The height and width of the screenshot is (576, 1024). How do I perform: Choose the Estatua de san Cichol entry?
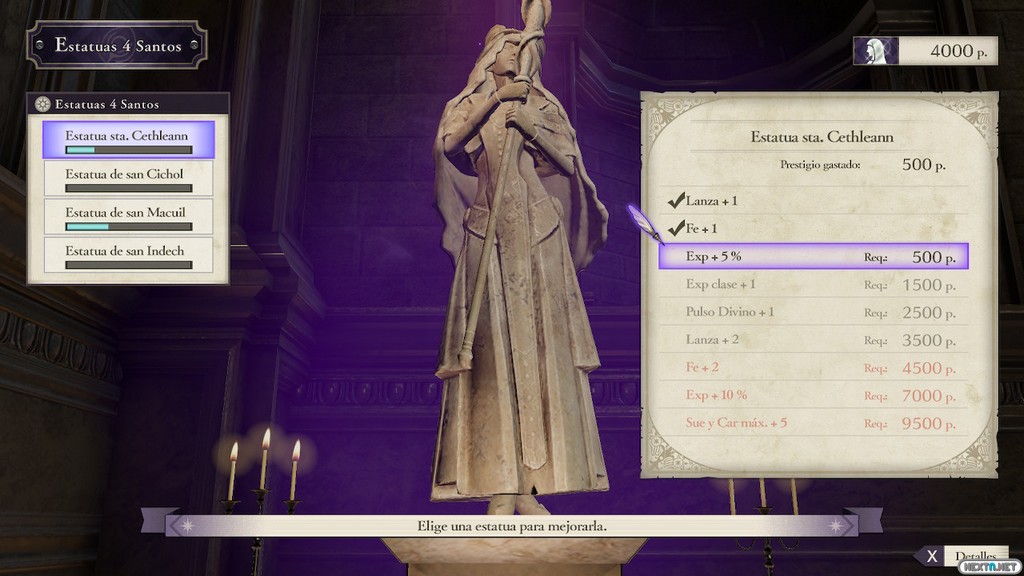[128, 178]
